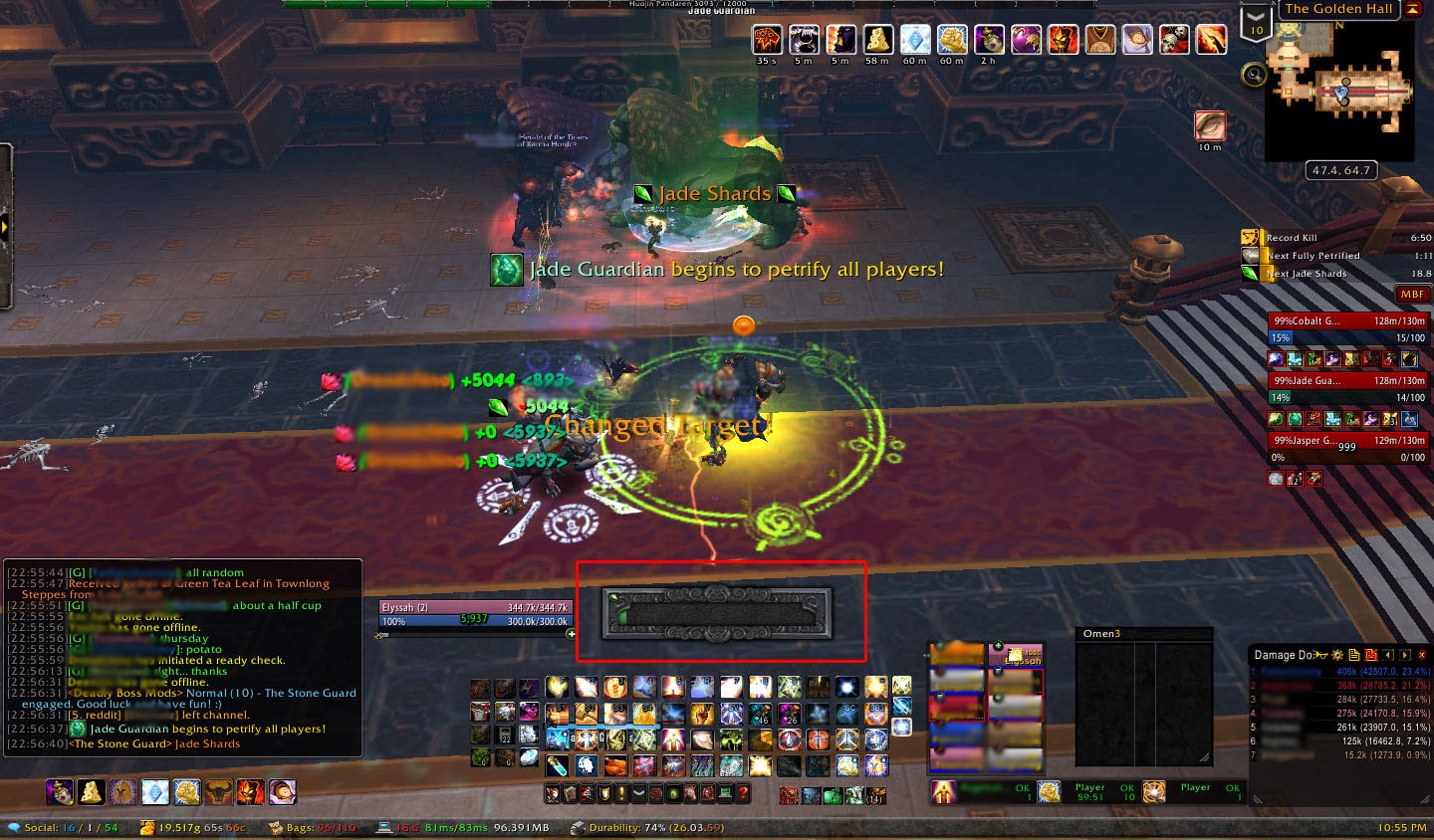Click the cheese buff icon with 58 m
Screen dimensions: 1434x840
pyautogui.click(x=877, y=40)
